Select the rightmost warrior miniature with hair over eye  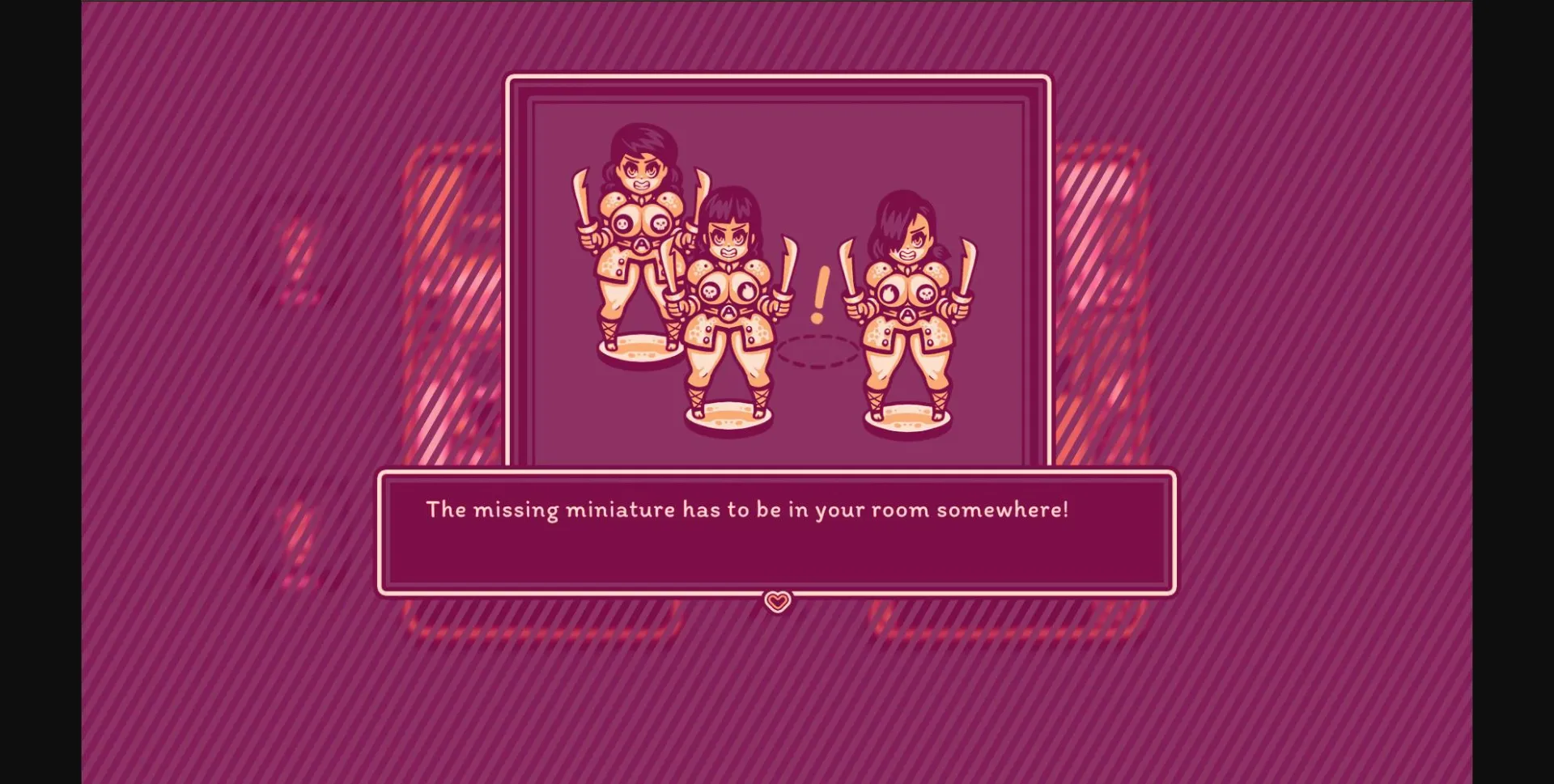[x=906, y=307]
